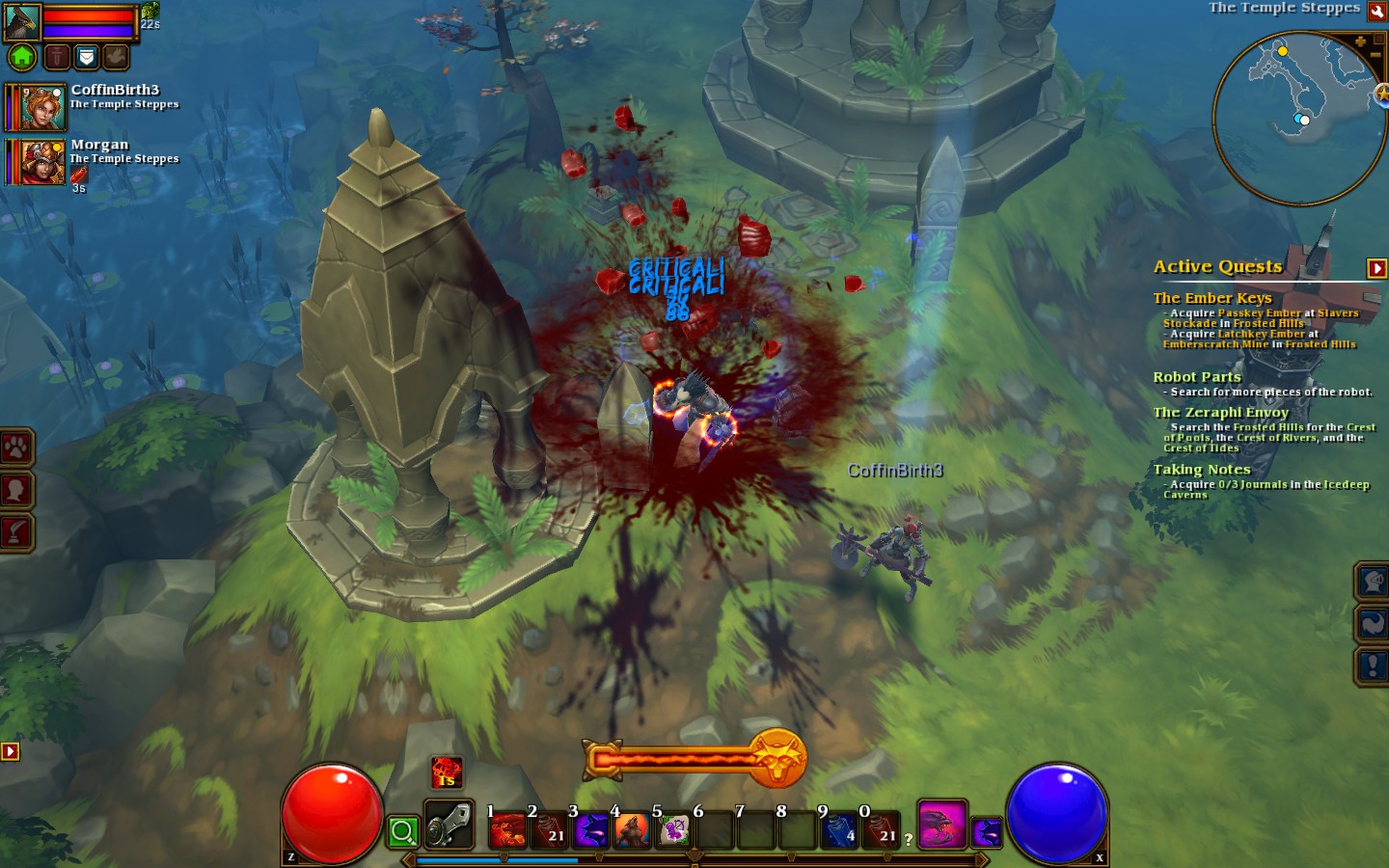Select the Taking Notes quest
Image resolution: width=1389 pixels, height=868 pixels.
pyautogui.click(x=1201, y=470)
